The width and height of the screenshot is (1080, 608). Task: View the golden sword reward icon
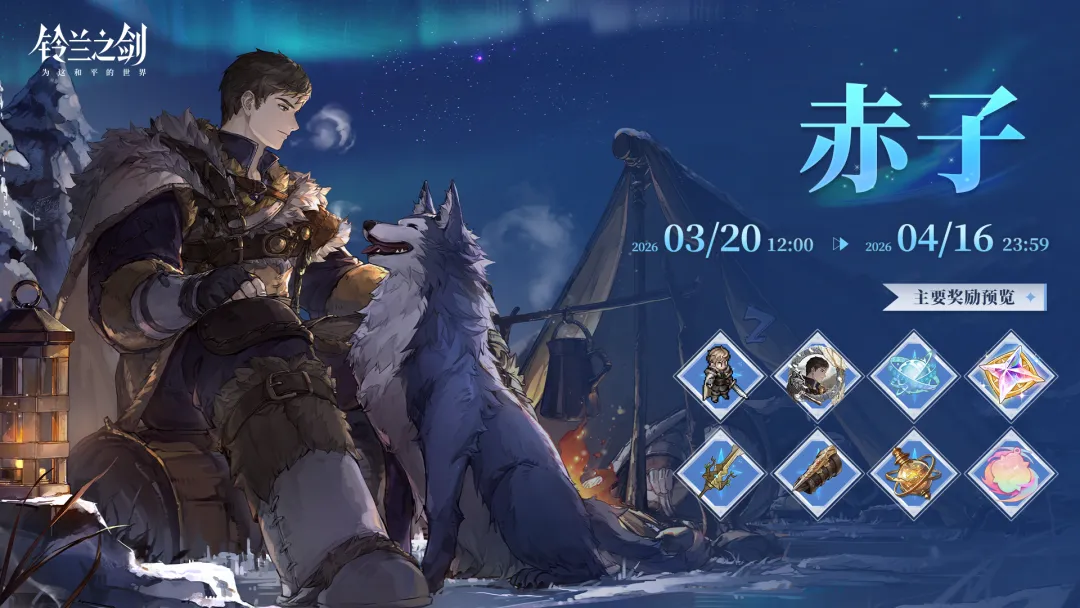(x=720, y=473)
